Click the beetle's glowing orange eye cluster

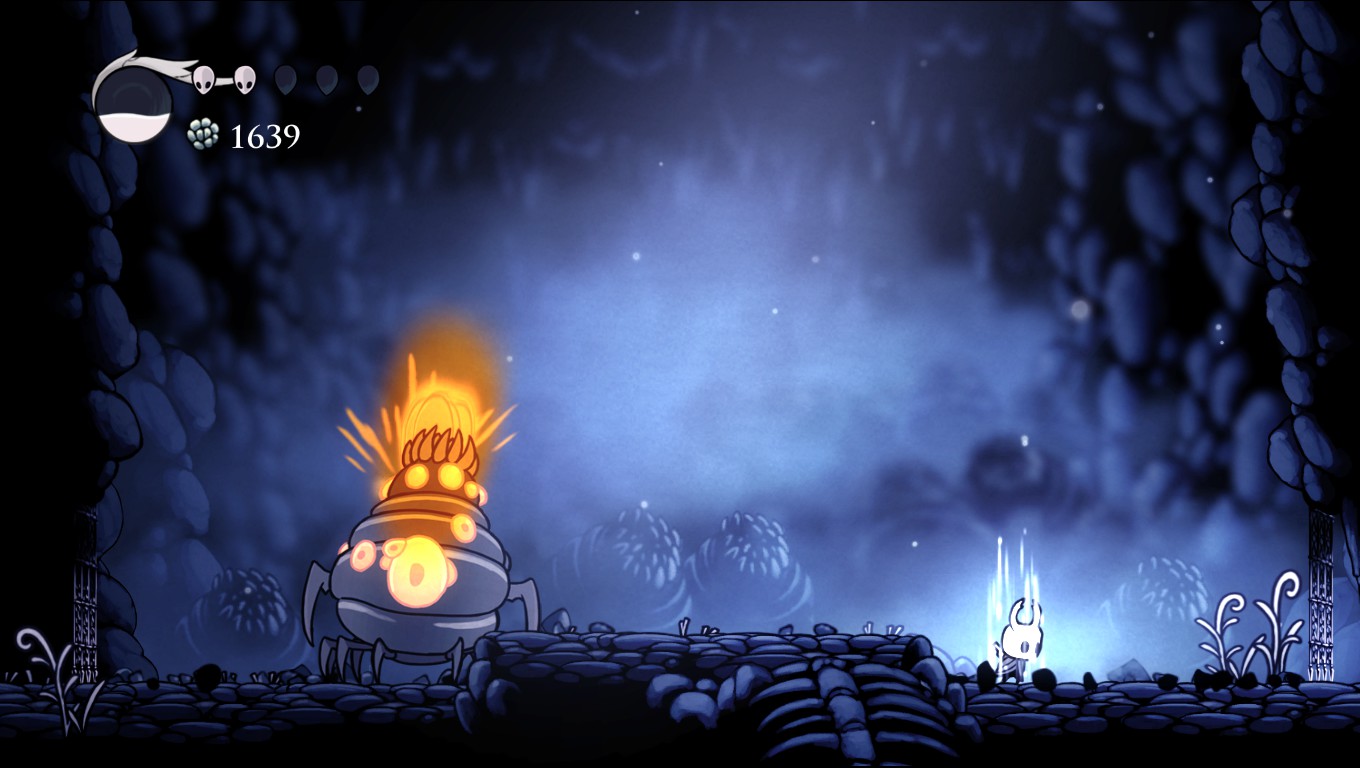click(415, 570)
